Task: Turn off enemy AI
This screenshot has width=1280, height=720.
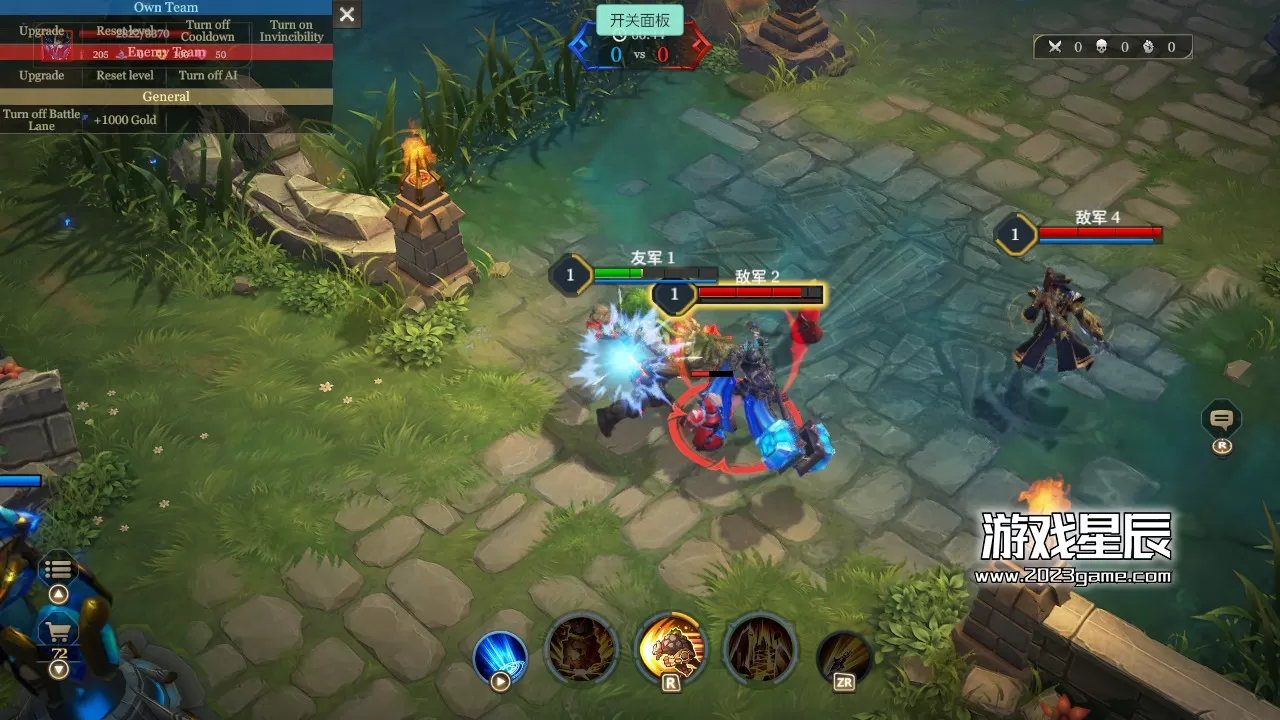Action: tap(208, 76)
